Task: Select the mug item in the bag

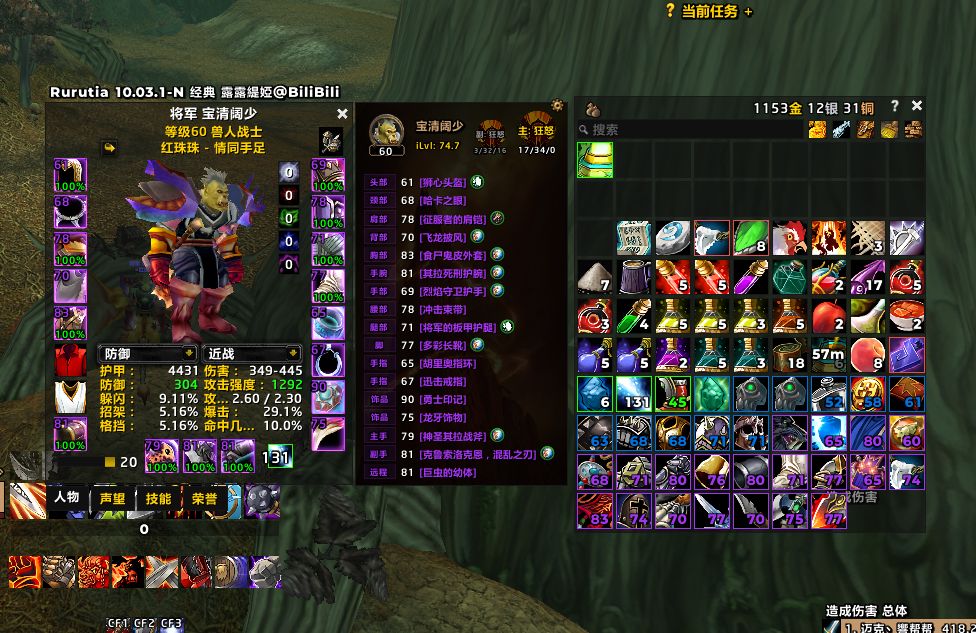Action: click(x=633, y=277)
